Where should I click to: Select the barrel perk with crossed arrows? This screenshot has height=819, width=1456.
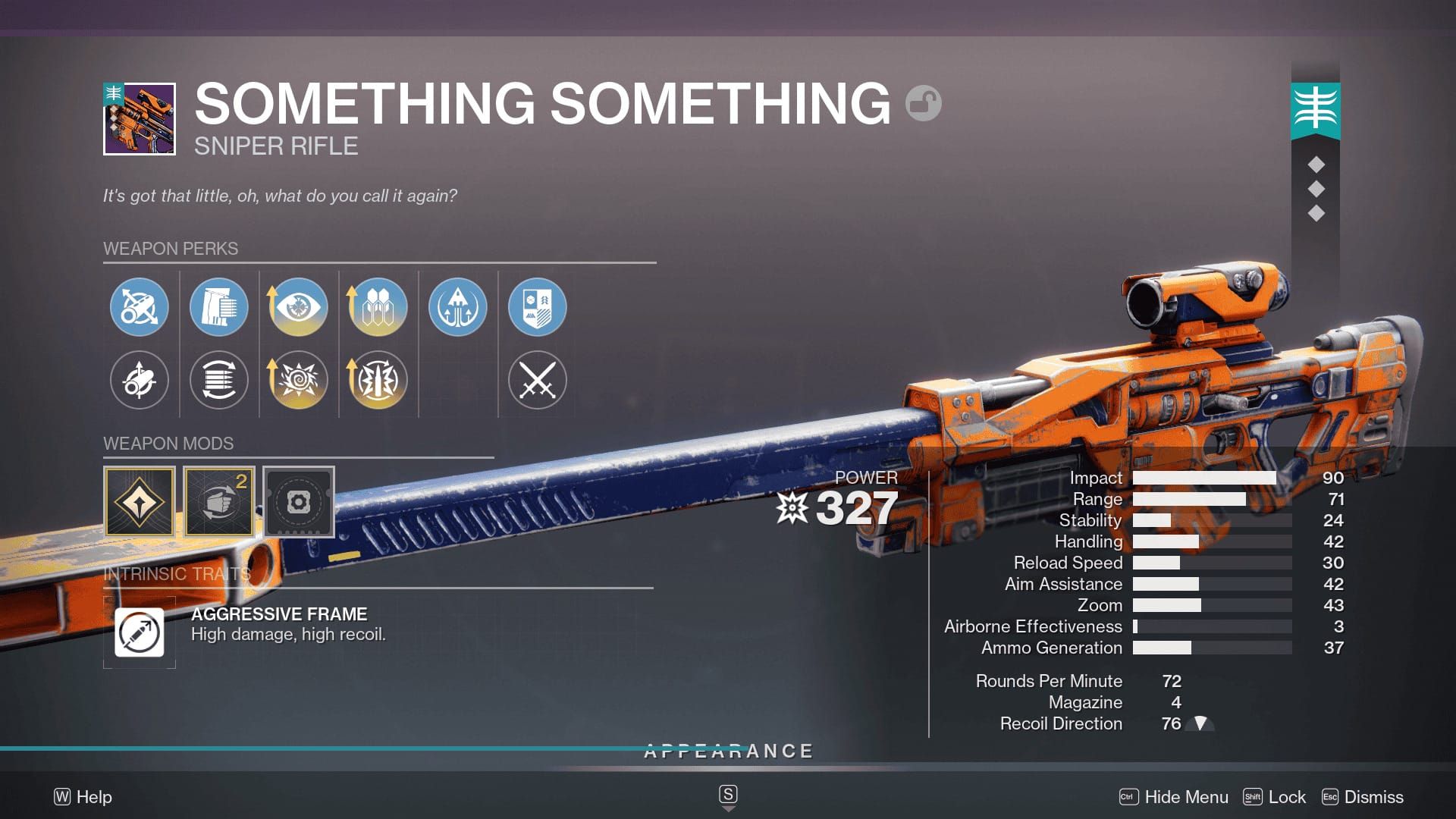[x=139, y=307]
